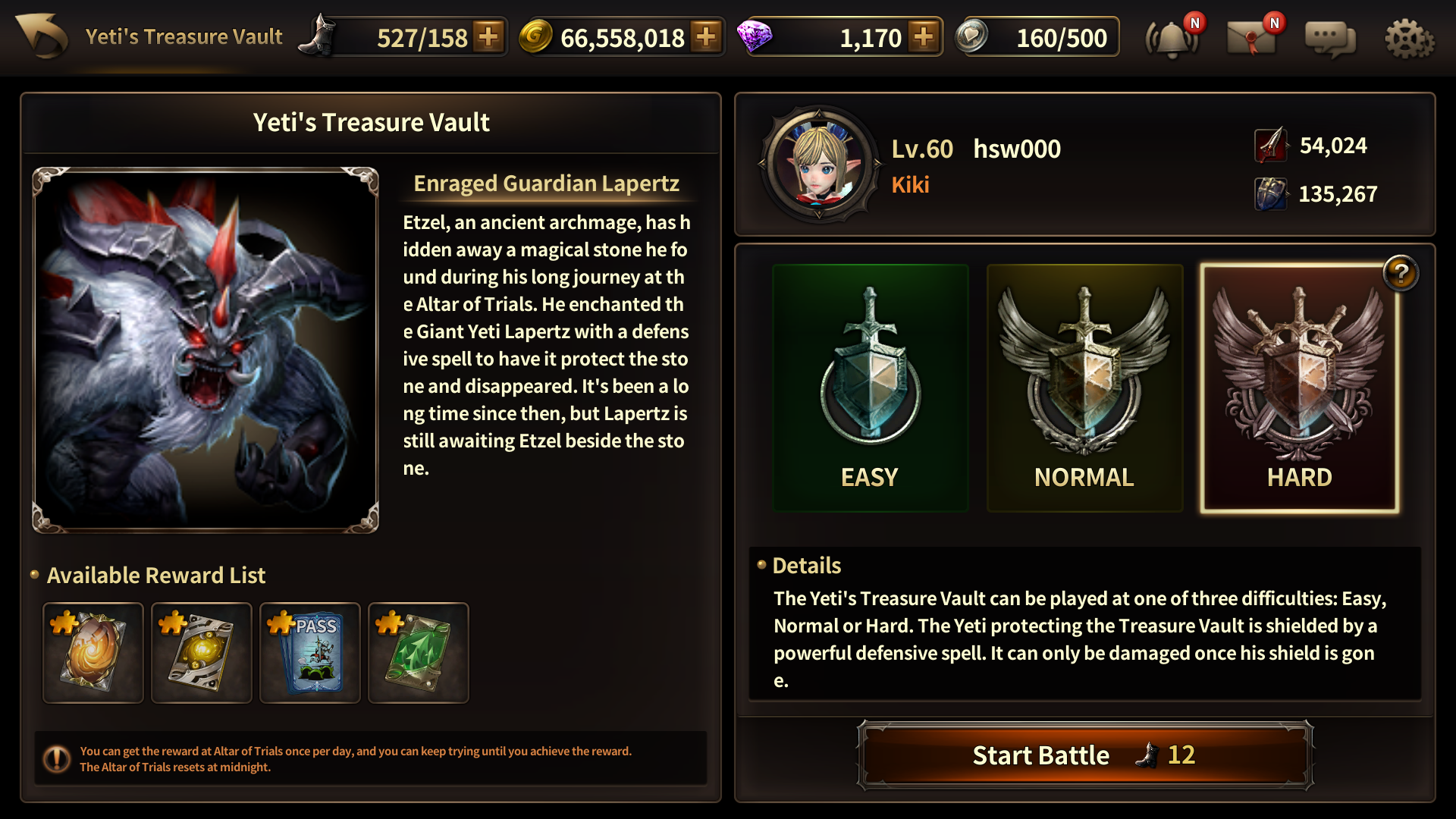Open Kiki's character portrait
Viewport: 1456px width, 819px height.
pyautogui.click(x=819, y=163)
